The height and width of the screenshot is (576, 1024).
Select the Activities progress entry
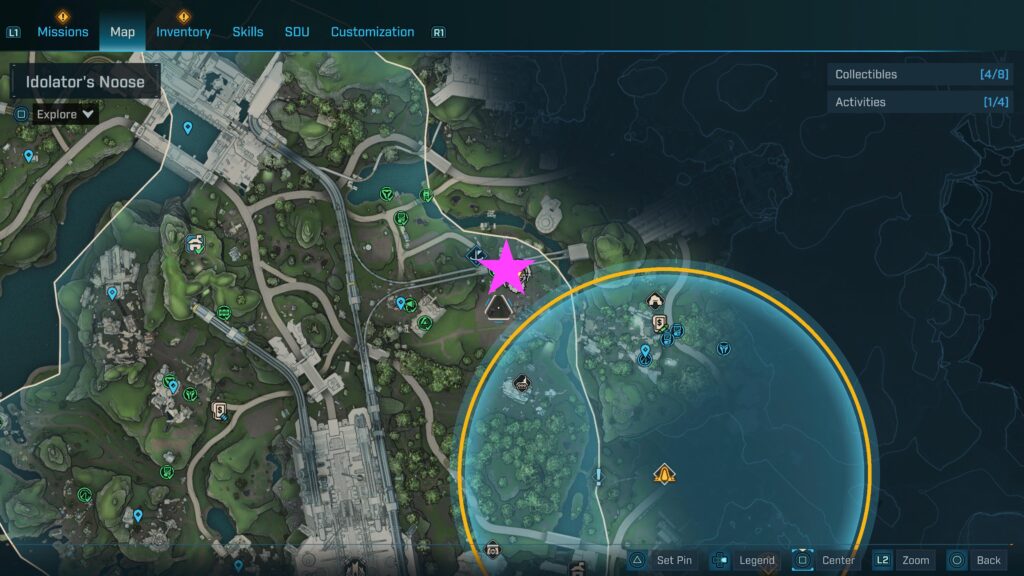tap(921, 102)
